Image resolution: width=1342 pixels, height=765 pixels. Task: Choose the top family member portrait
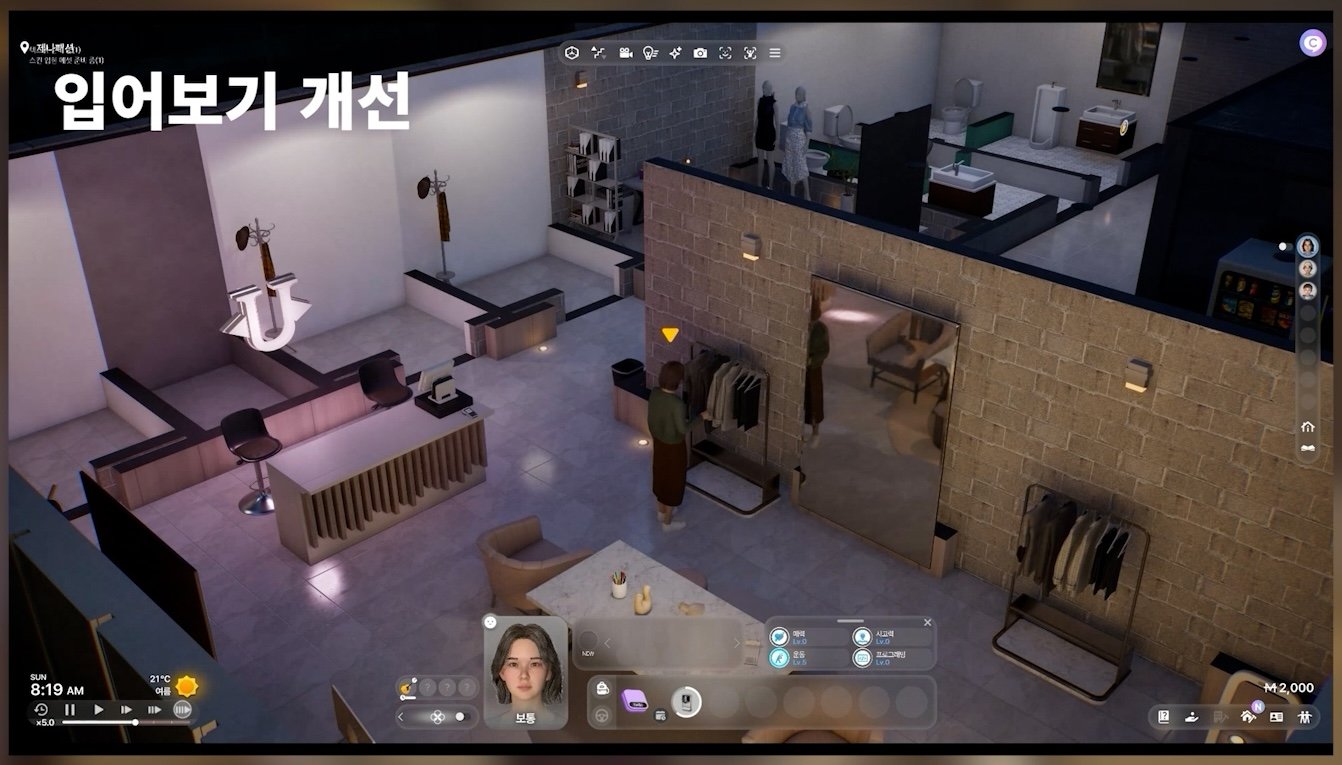pyautogui.click(x=1307, y=246)
